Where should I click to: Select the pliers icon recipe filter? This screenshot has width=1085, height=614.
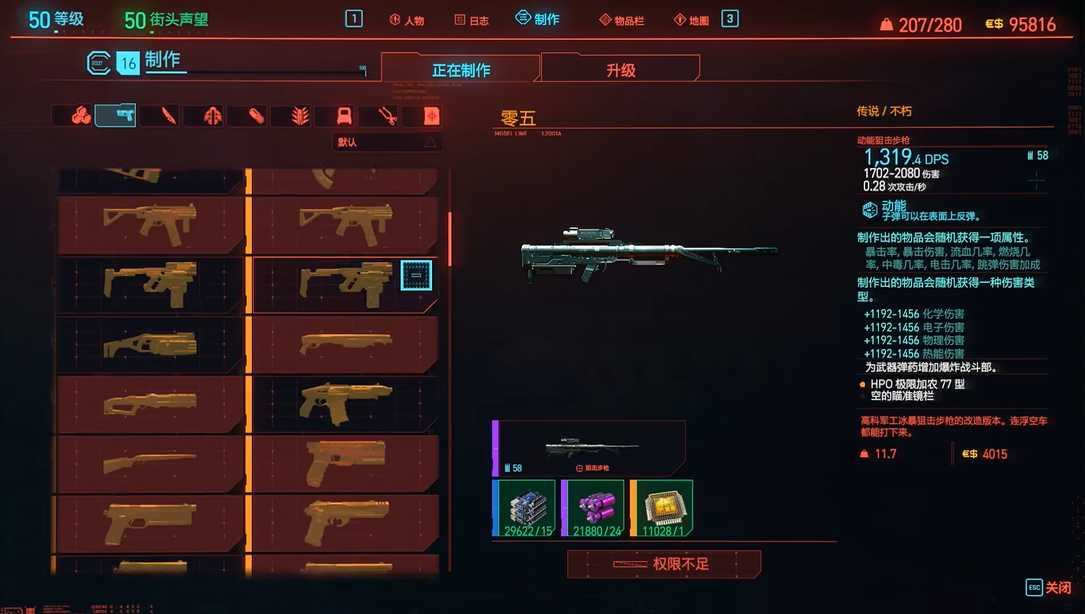point(388,116)
